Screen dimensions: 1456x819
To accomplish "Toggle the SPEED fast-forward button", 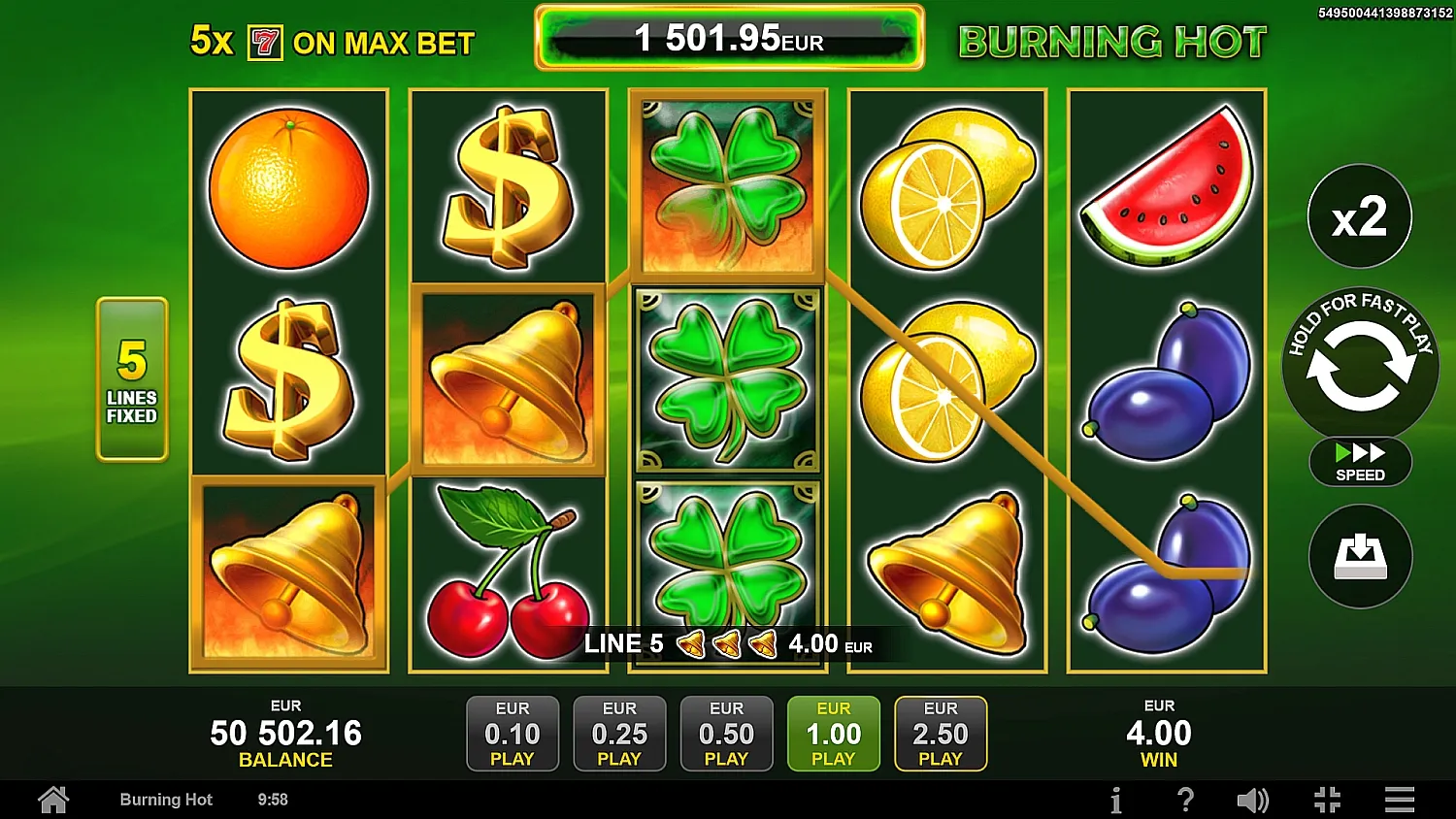I will [x=1359, y=462].
